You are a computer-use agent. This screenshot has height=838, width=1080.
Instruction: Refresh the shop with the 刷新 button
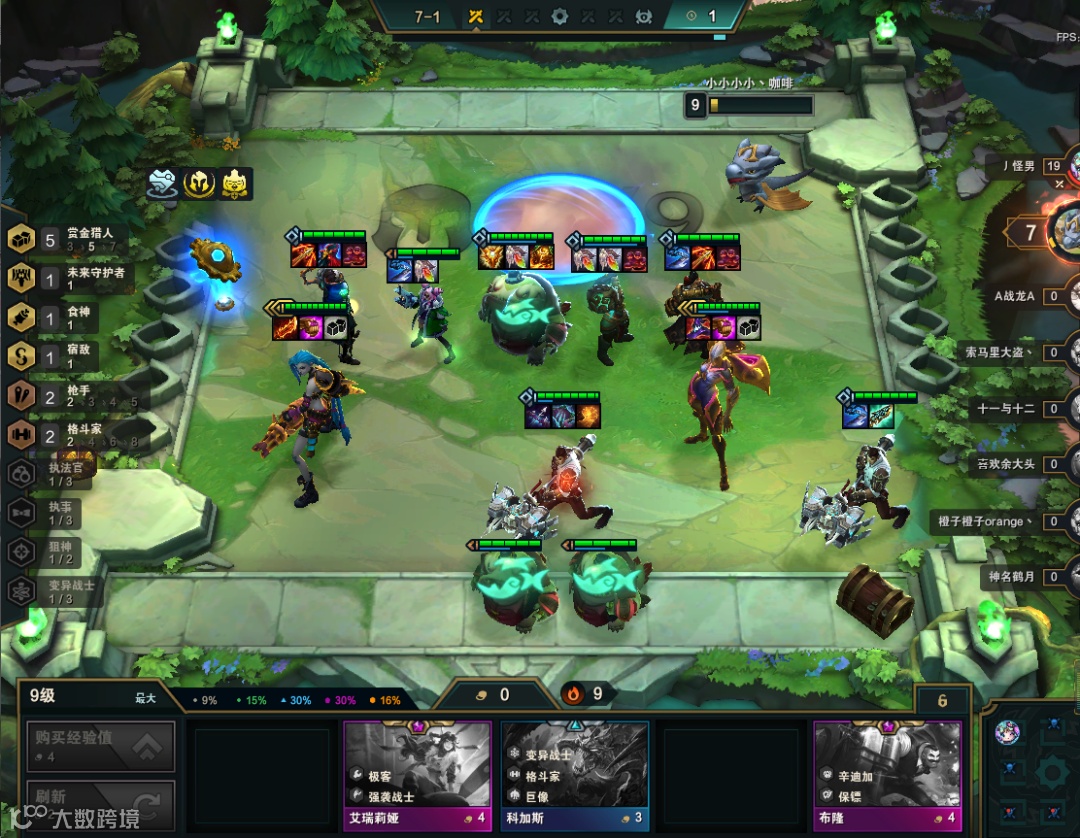tap(100, 803)
